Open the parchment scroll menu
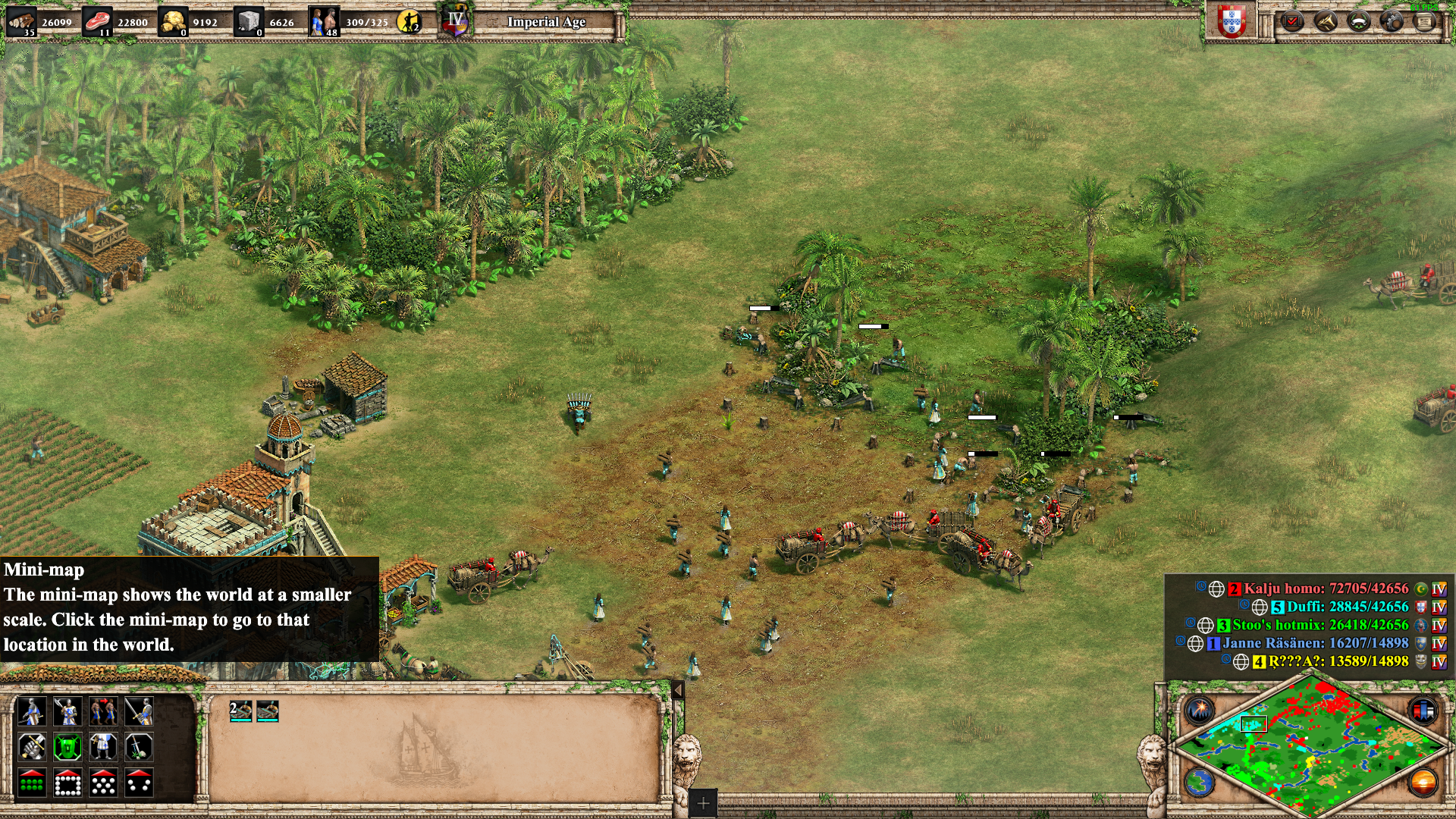This screenshot has width=1456, height=819. click(x=1425, y=21)
